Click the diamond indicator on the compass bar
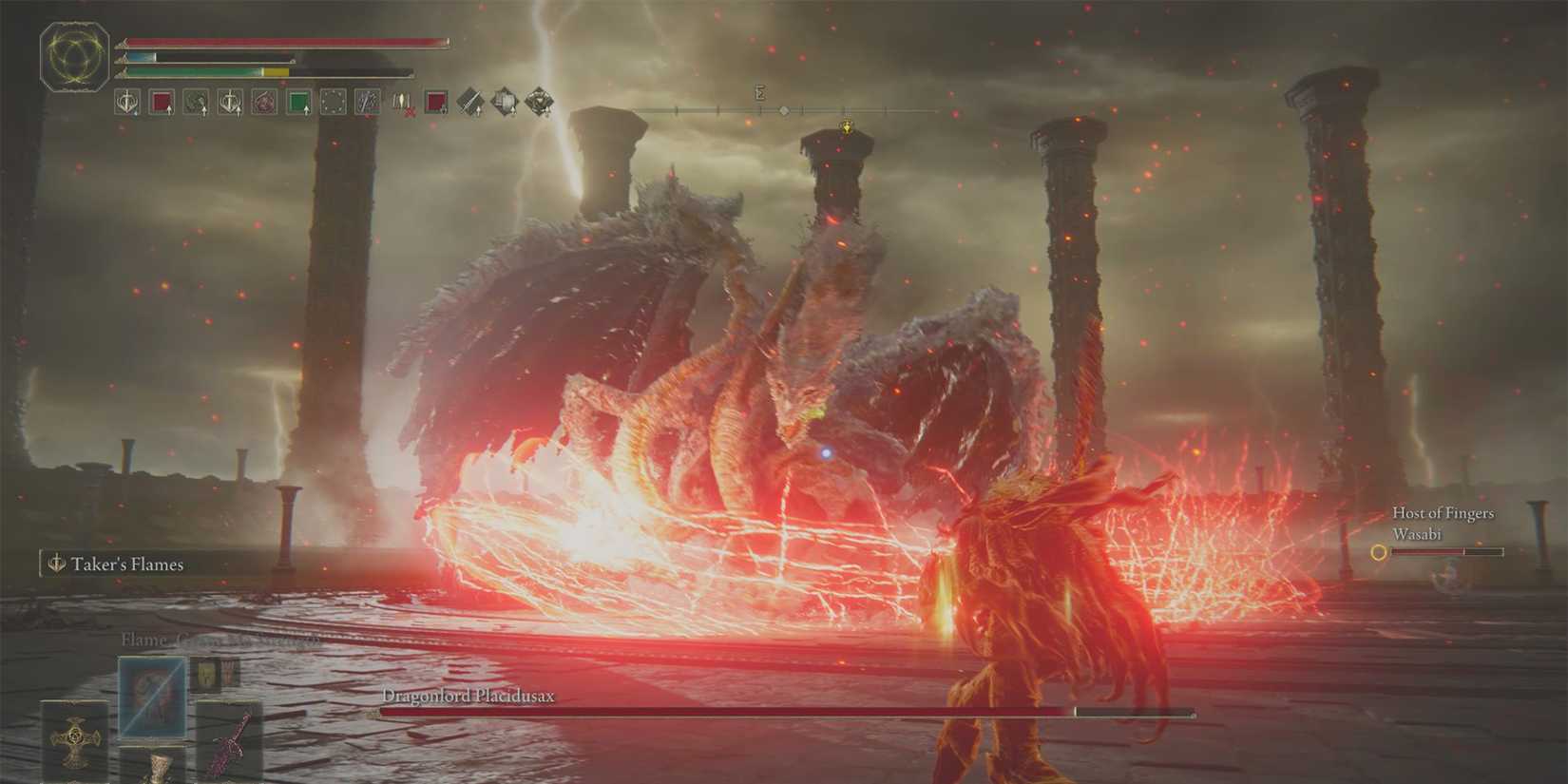 (784, 110)
